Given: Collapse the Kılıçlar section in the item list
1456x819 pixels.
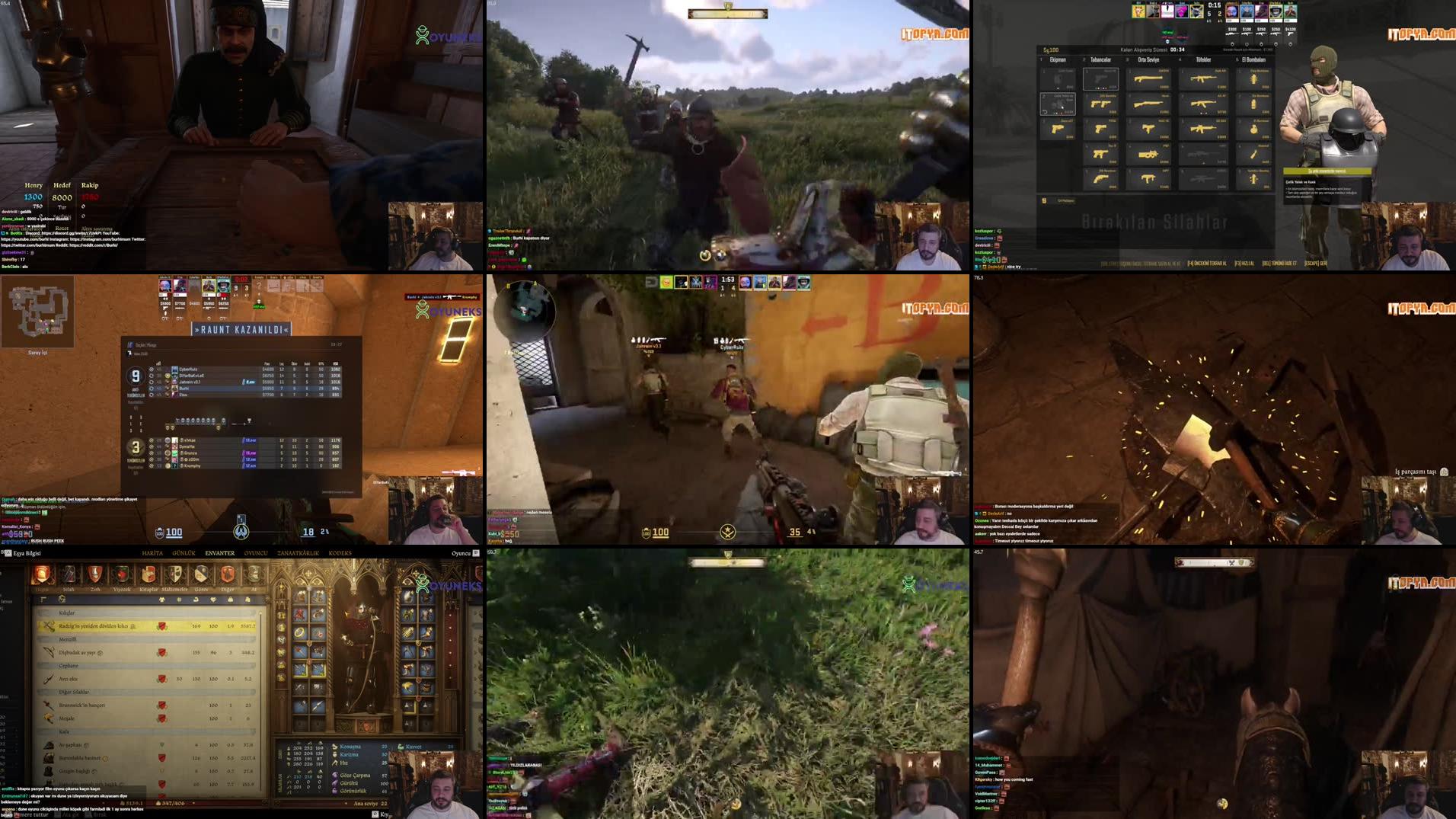Looking at the screenshot, I should click(x=65, y=613).
